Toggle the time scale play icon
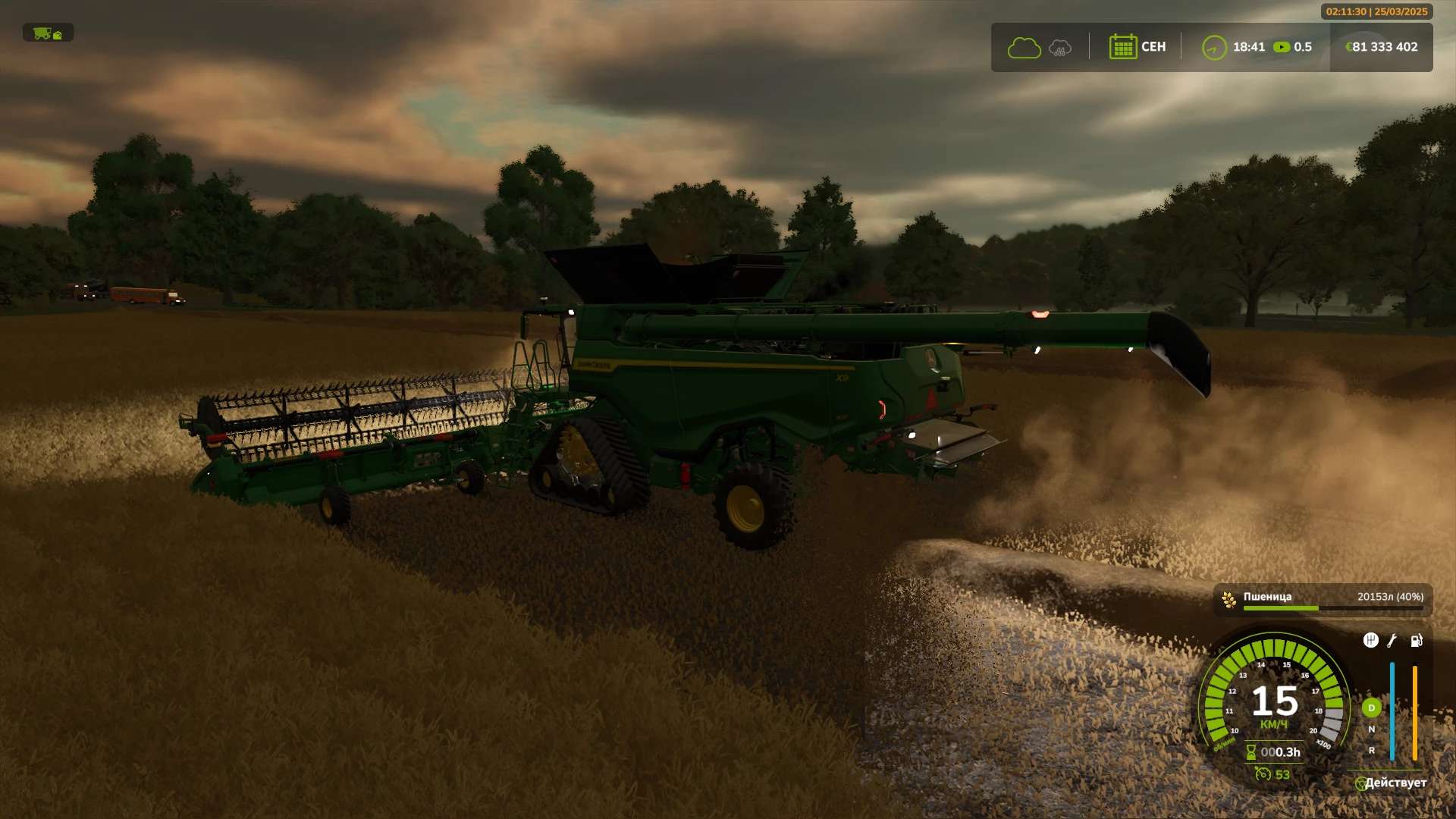The width and height of the screenshot is (1456, 819). [1282, 47]
